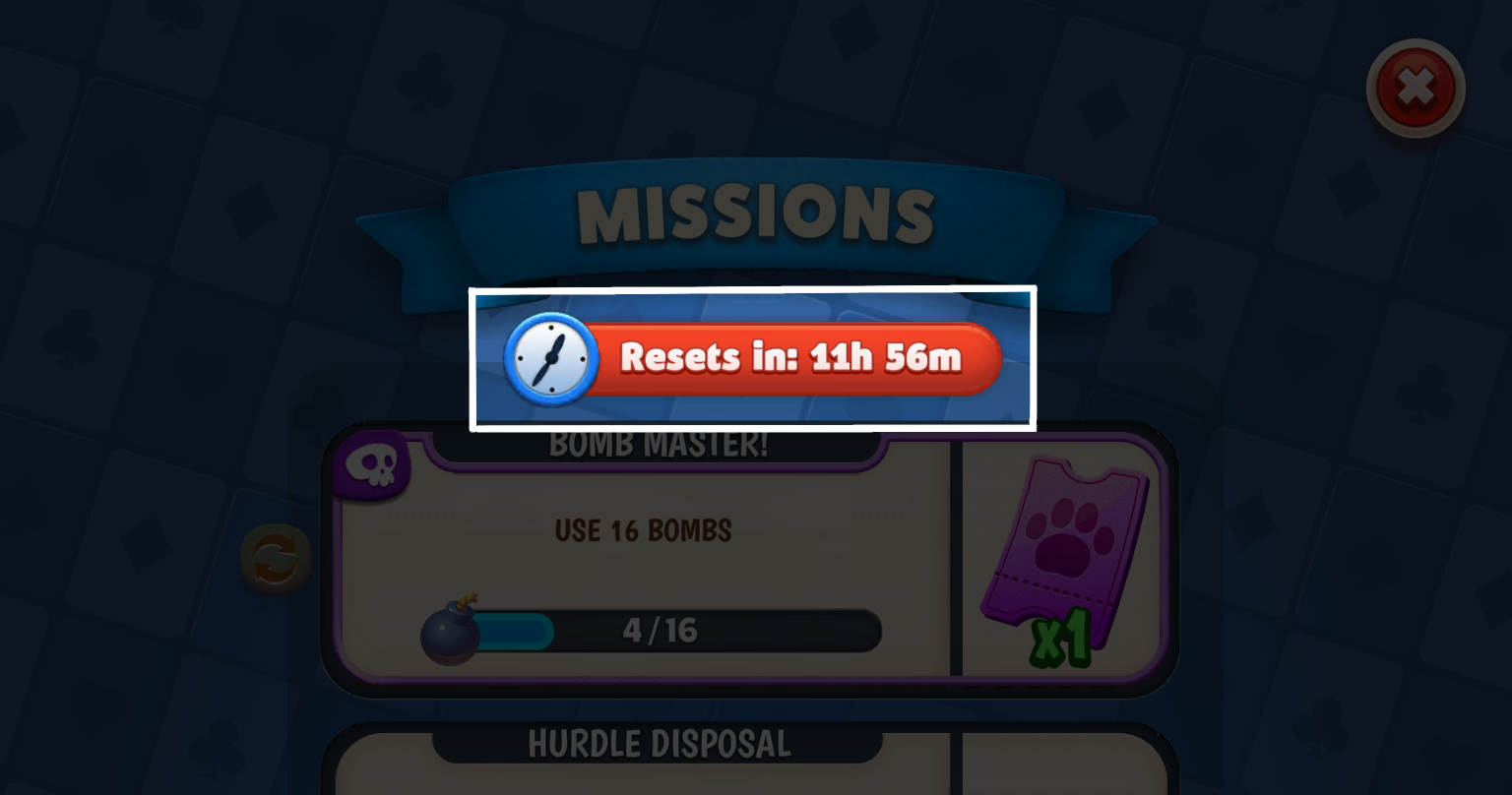
Task: Tap the highlighted reset timer box
Action: (x=753, y=358)
